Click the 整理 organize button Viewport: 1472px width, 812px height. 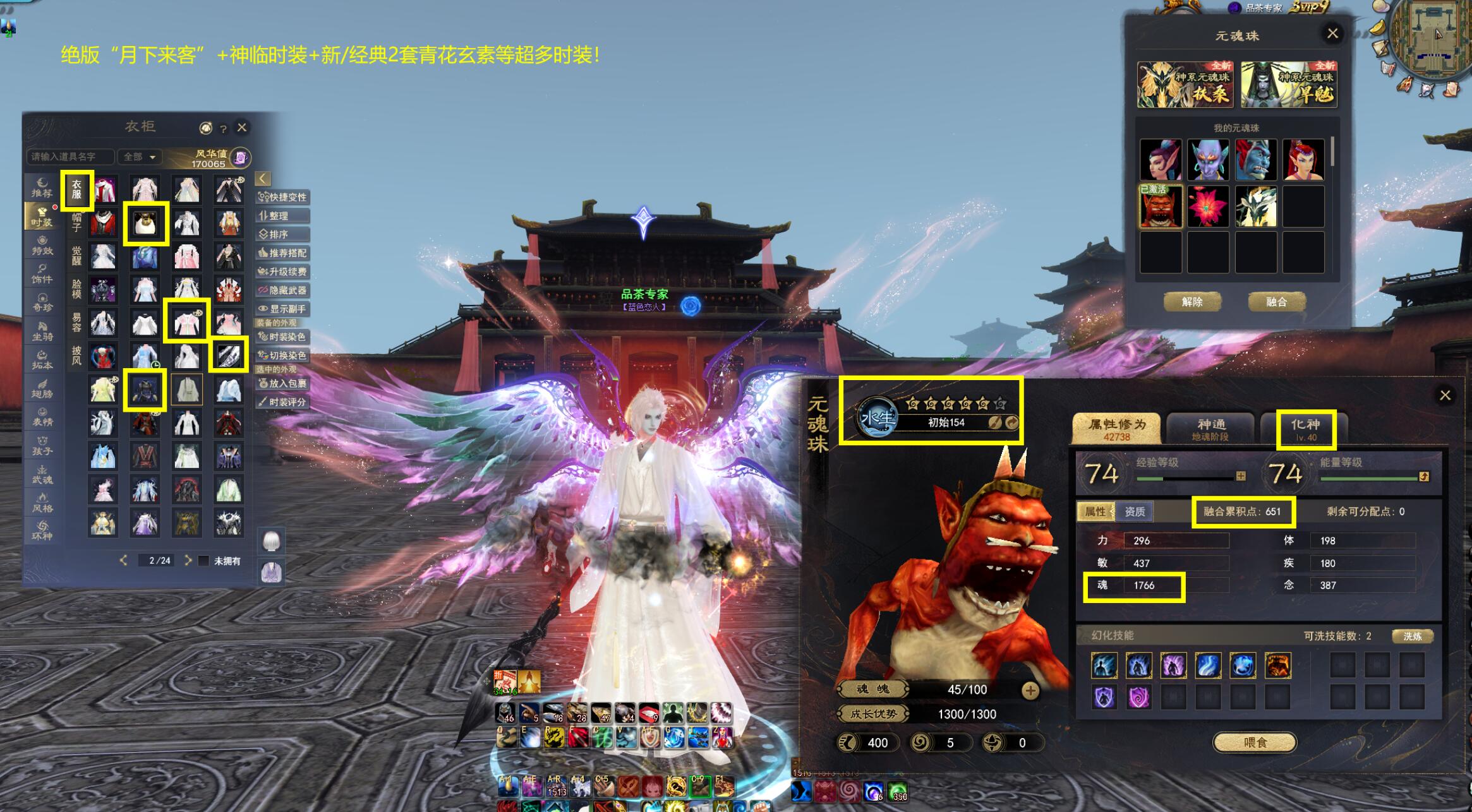[282, 216]
